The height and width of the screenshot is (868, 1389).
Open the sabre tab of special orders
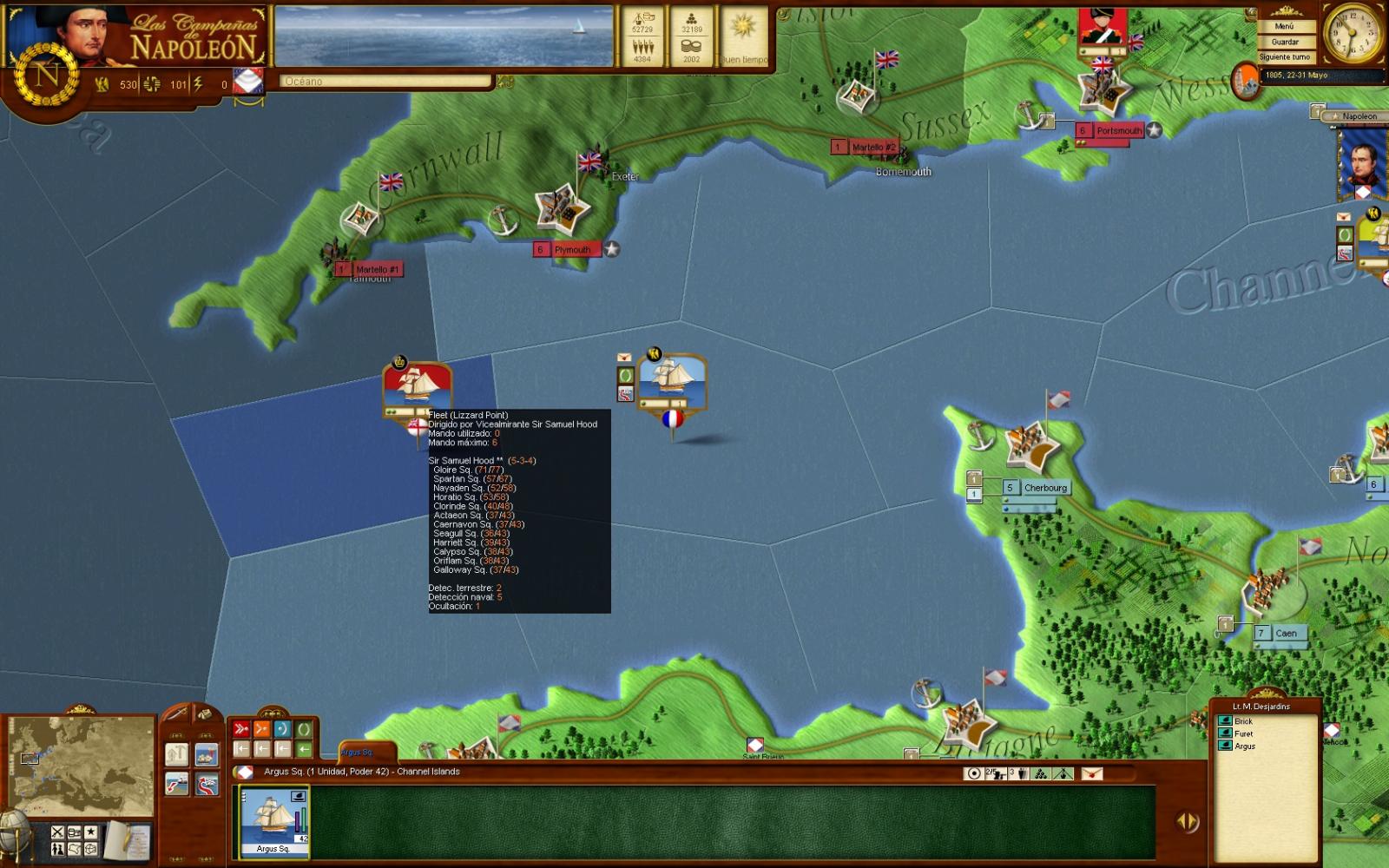coord(177,713)
